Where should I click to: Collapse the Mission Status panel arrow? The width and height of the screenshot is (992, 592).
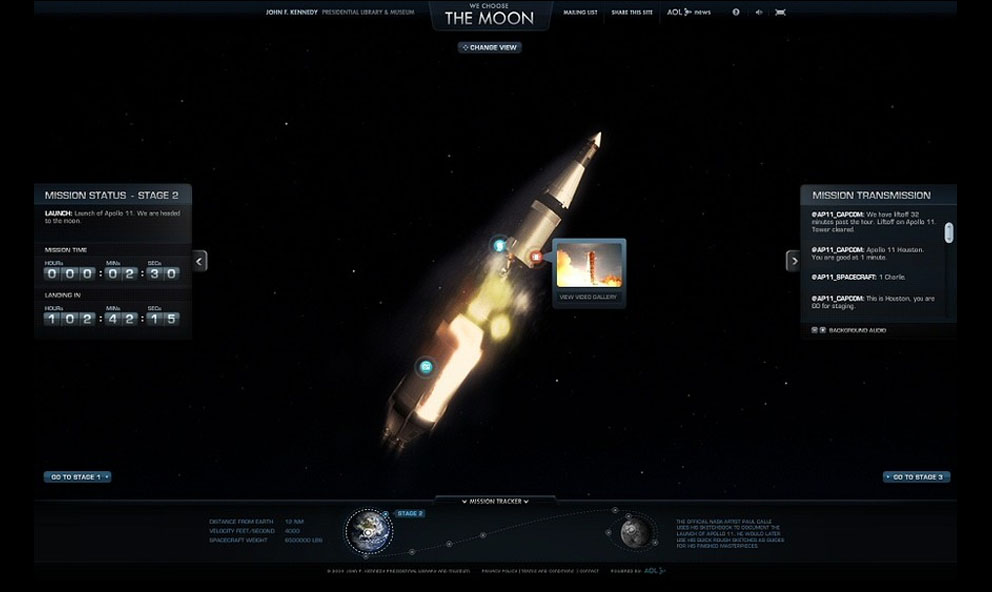click(200, 261)
